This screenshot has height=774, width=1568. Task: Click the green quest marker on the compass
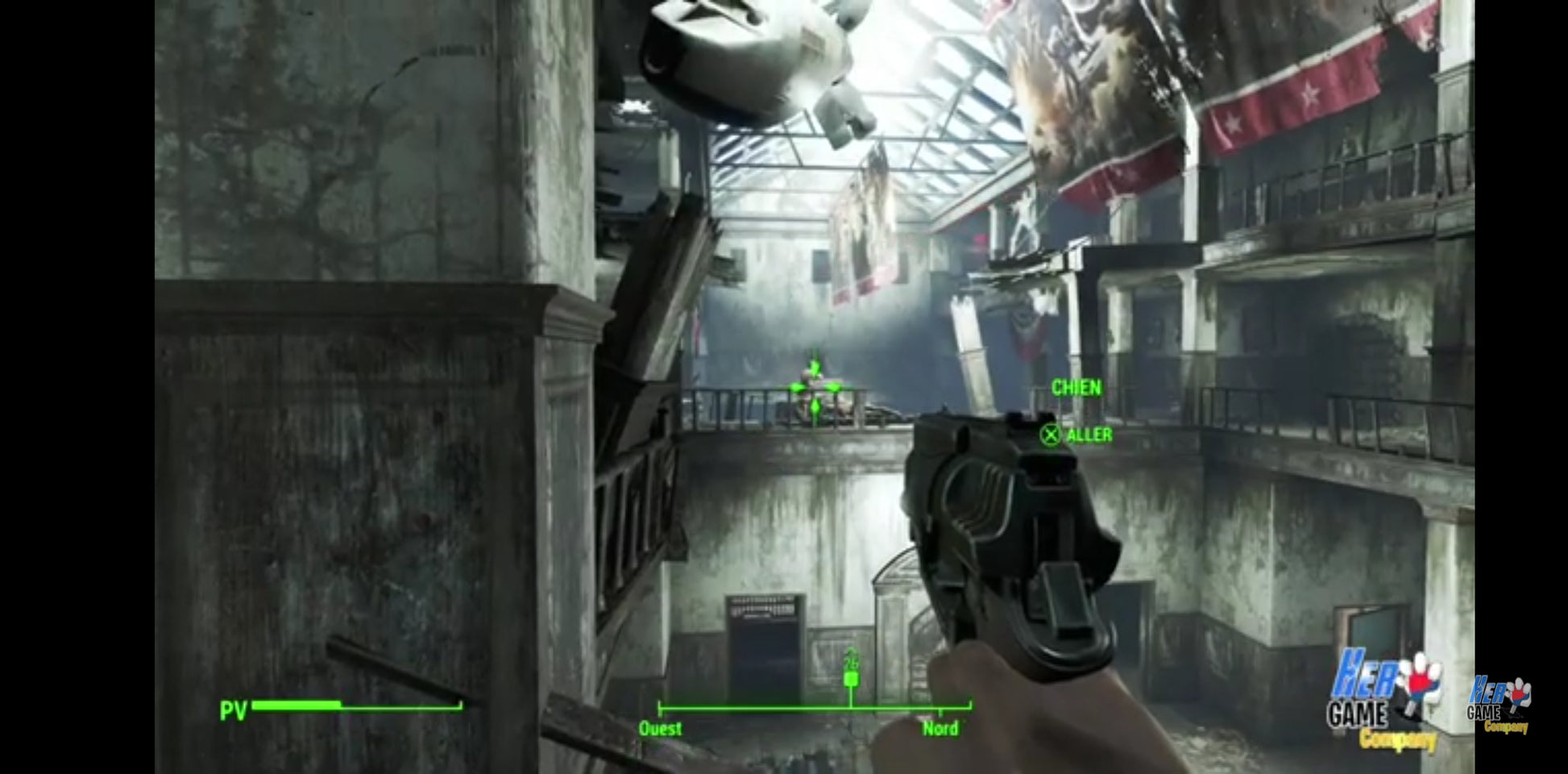[850, 679]
